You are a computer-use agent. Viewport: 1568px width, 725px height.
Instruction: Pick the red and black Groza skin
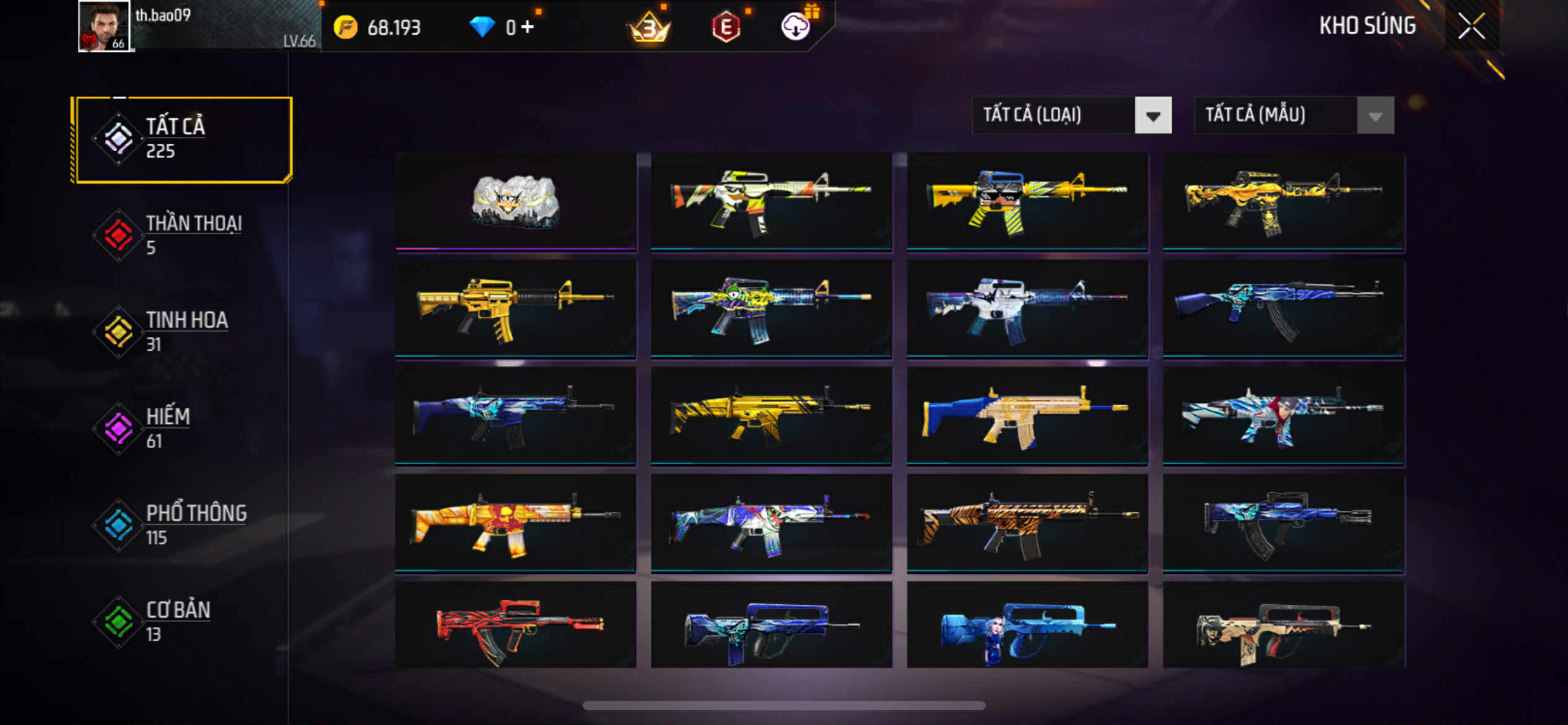pyautogui.click(x=515, y=626)
